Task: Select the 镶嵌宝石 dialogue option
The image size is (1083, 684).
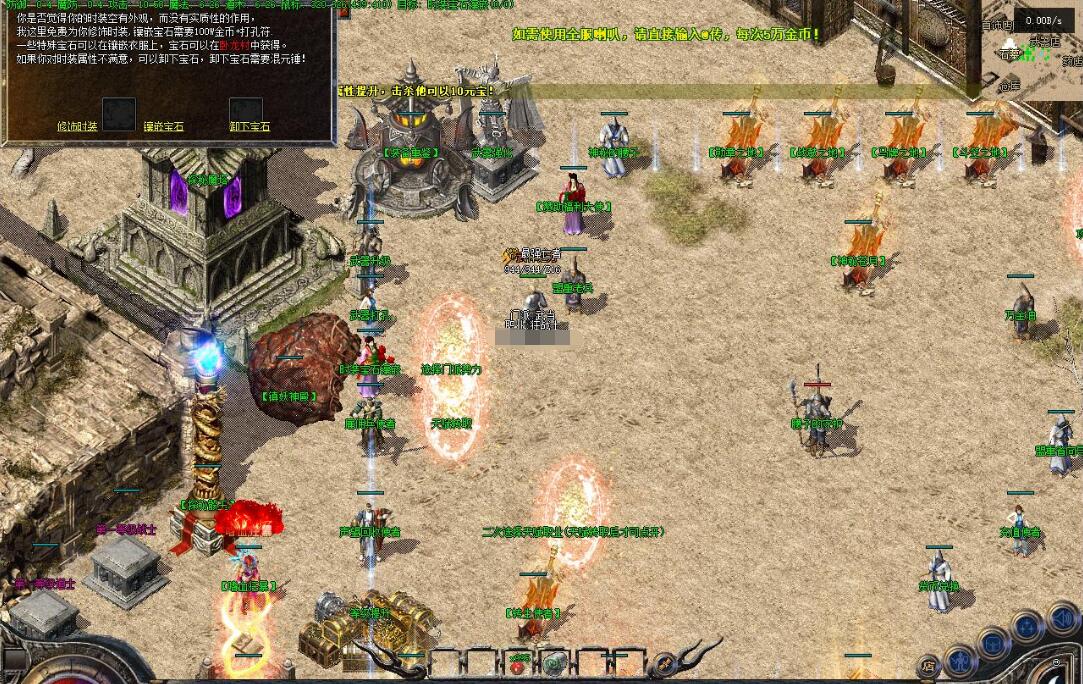Action: (x=163, y=127)
